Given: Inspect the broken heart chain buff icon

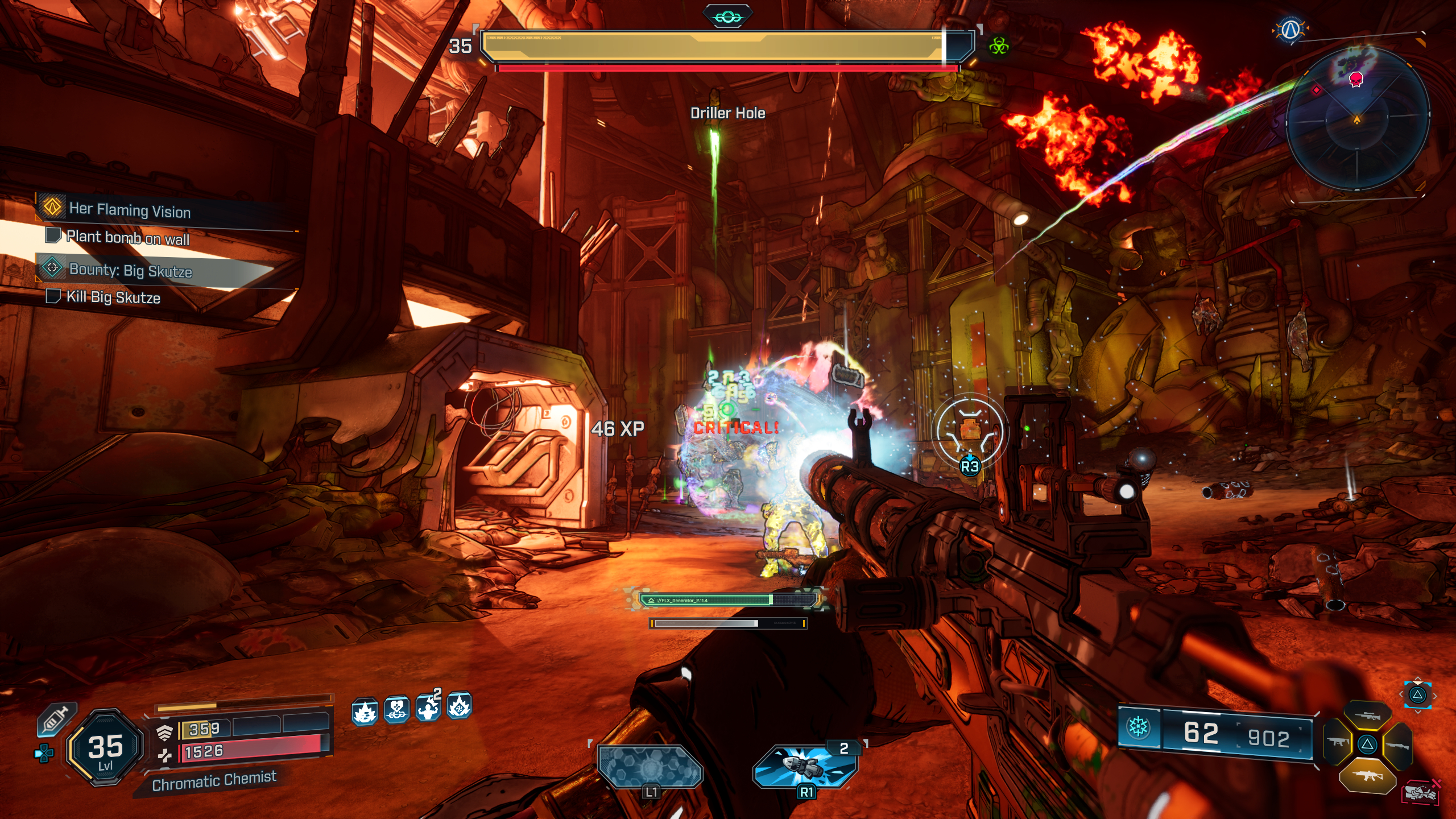Looking at the screenshot, I should tap(397, 709).
